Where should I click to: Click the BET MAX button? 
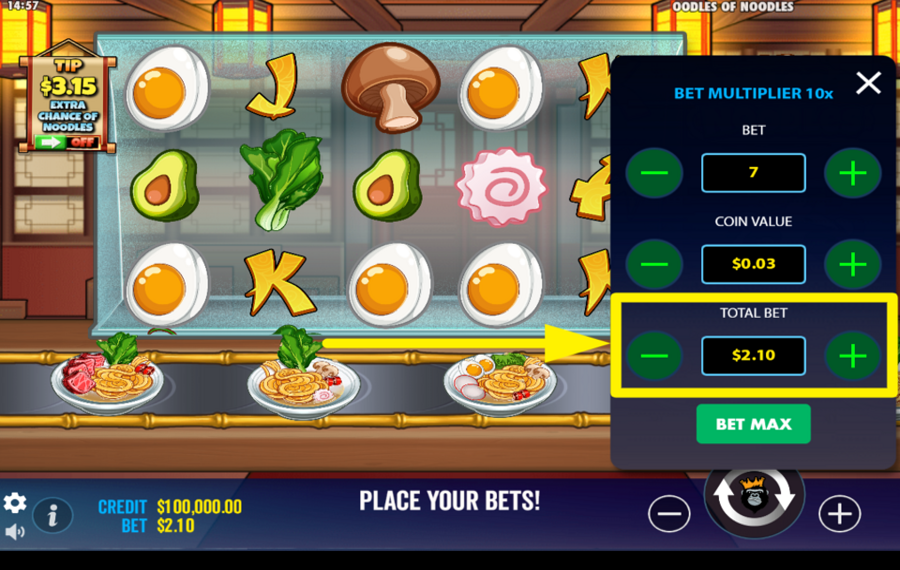753,424
